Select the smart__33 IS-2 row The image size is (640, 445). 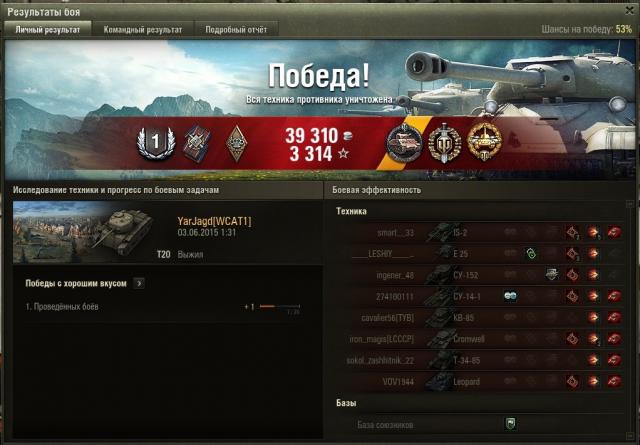pos(480,233)
